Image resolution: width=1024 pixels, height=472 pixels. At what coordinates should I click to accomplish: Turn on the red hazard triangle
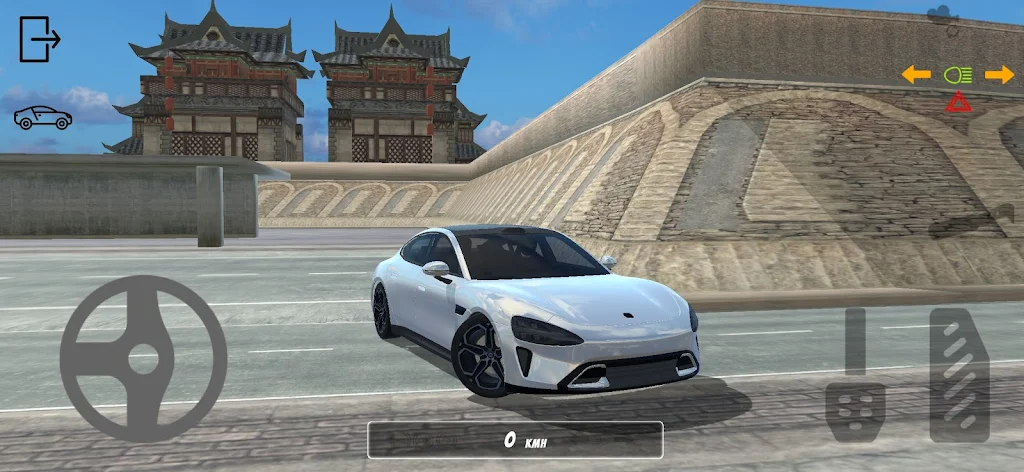click(x=958, y=102)
